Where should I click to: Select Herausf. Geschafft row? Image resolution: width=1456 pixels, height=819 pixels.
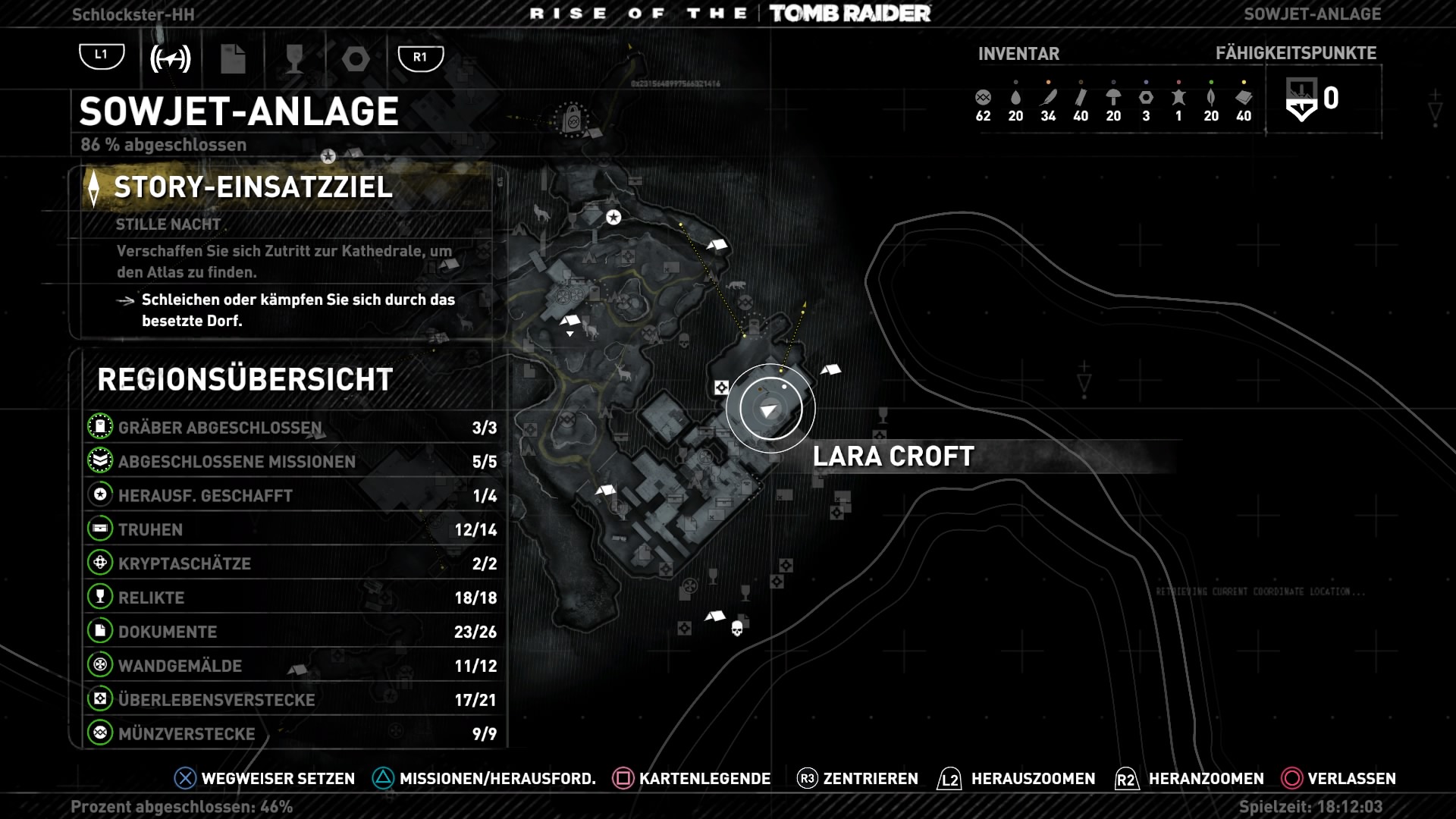click(x=292, y=496)
